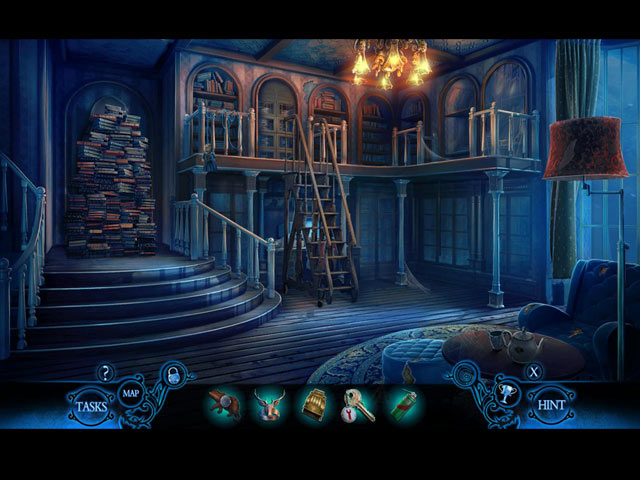Click the question mark help button

[x=105, y=373]
